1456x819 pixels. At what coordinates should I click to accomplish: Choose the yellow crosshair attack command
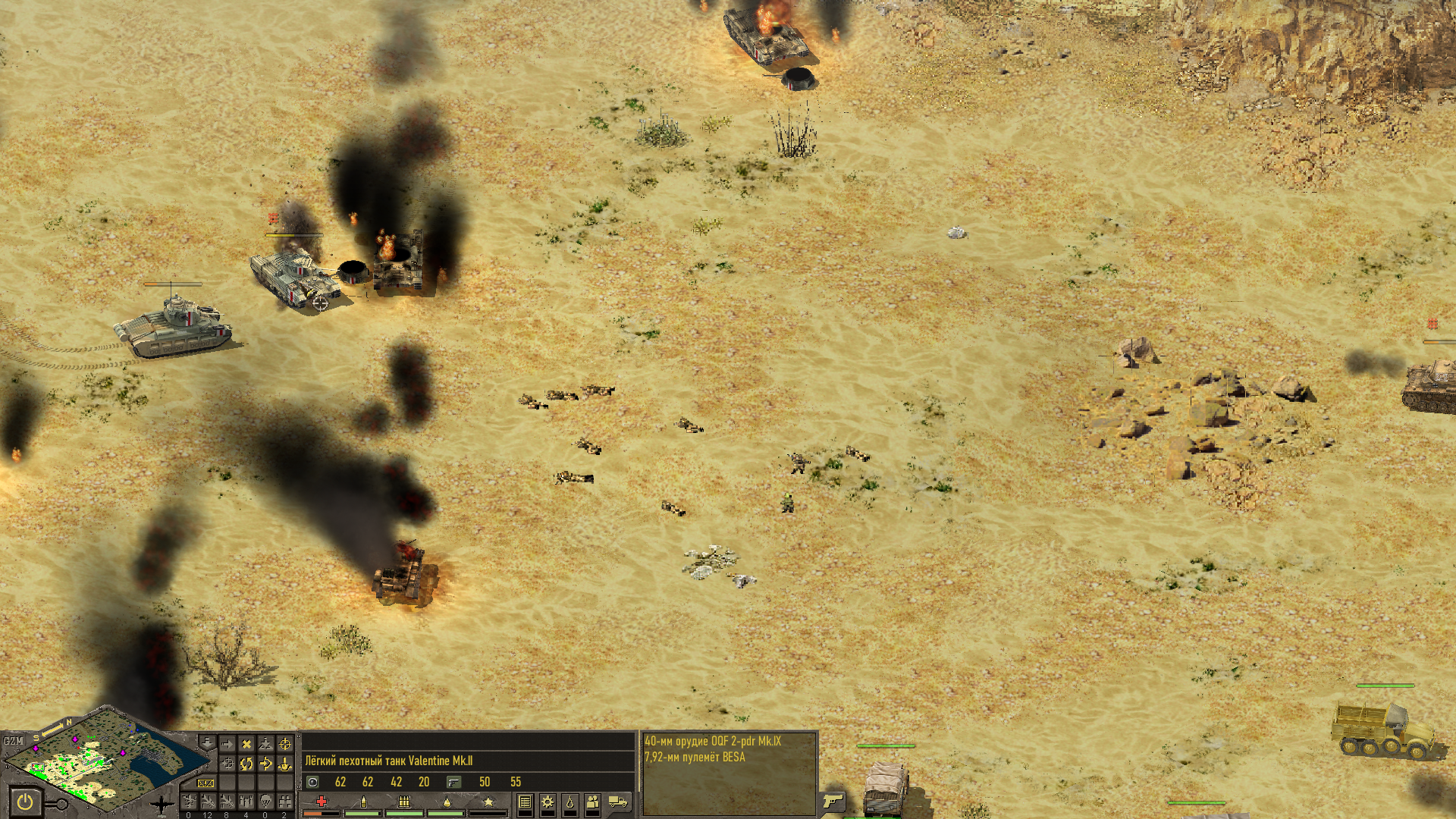coord(285,745)
